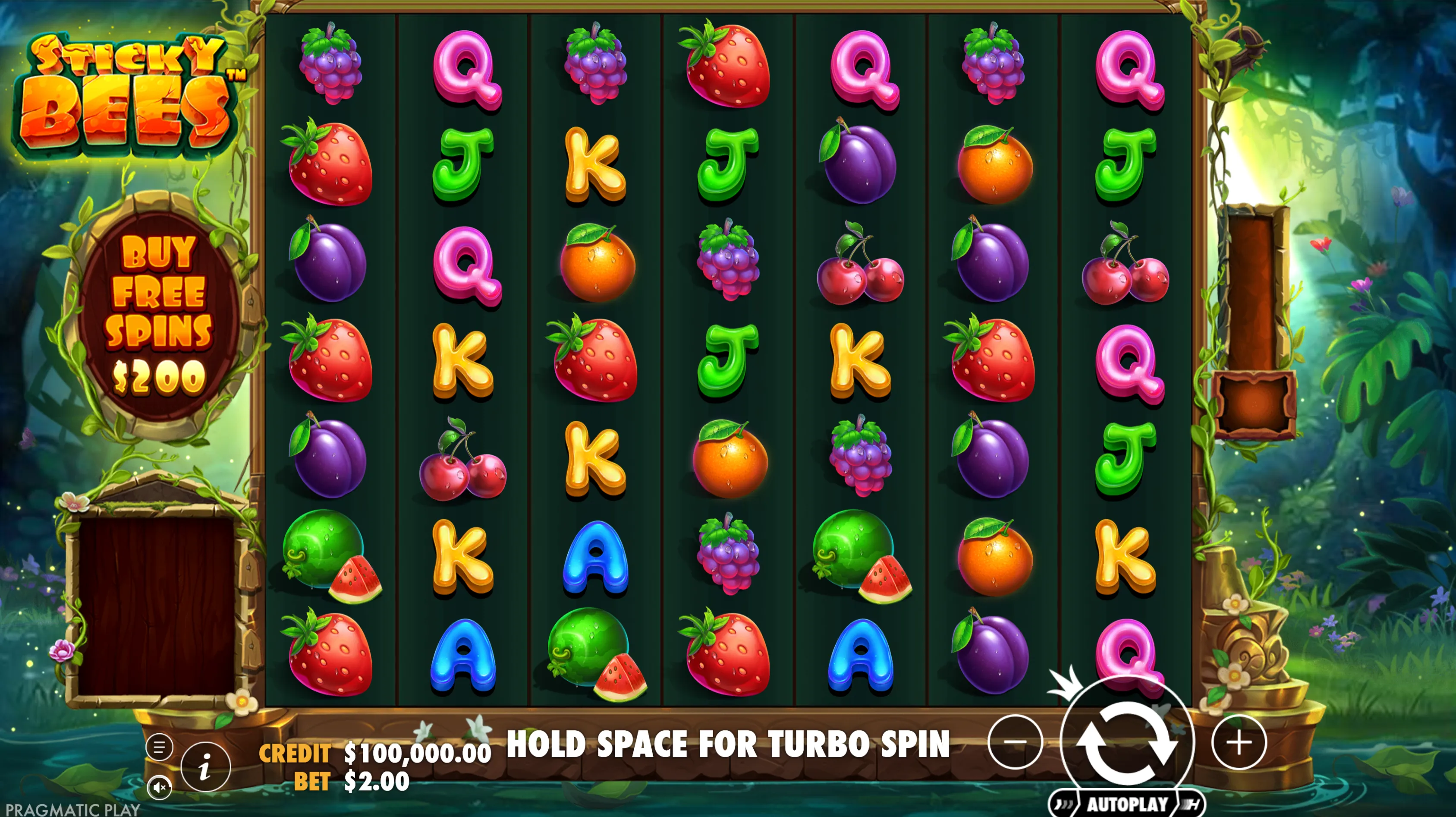1456x817 pixels.
Task: Open the Autoplay options
Action: (x=1126, y=804)
